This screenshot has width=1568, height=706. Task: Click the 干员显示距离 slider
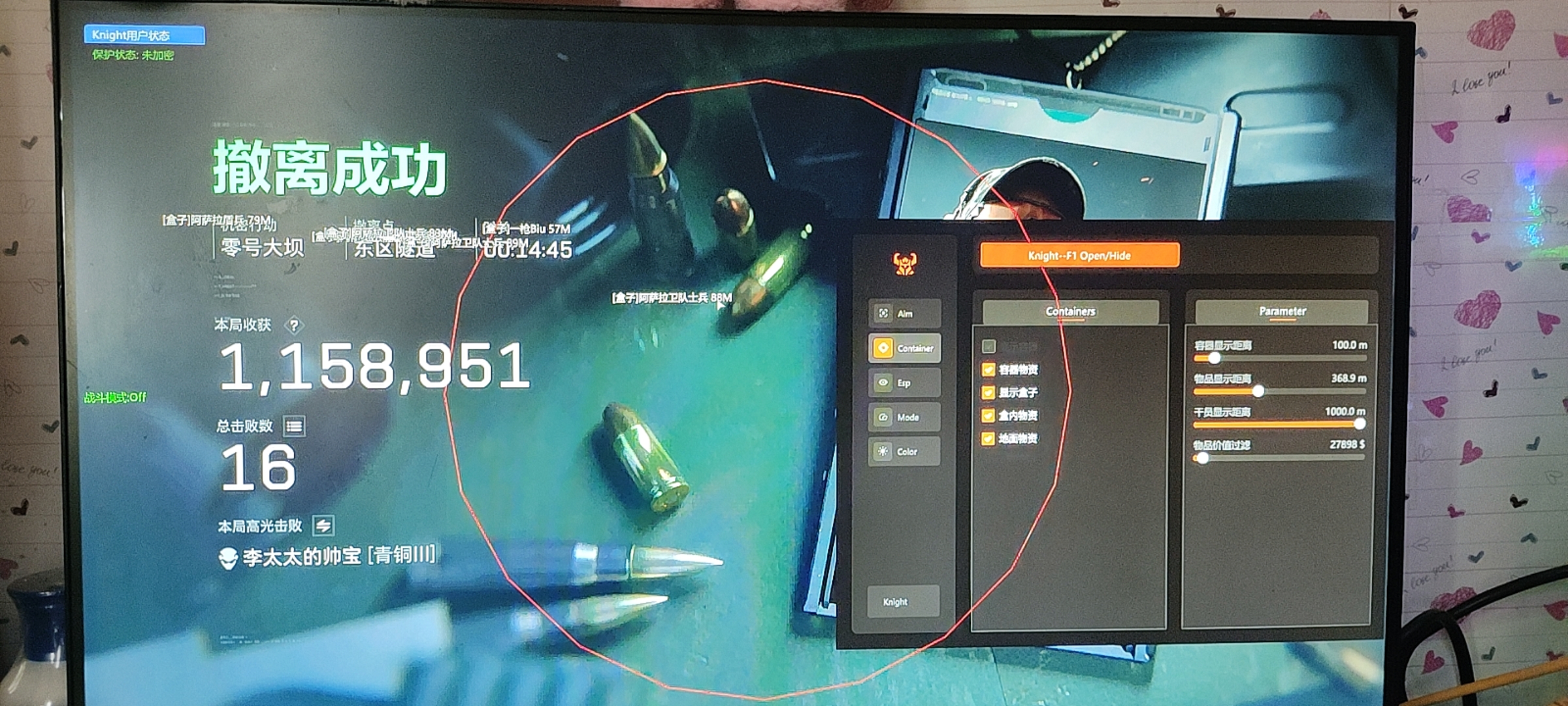coord(1279,424)
